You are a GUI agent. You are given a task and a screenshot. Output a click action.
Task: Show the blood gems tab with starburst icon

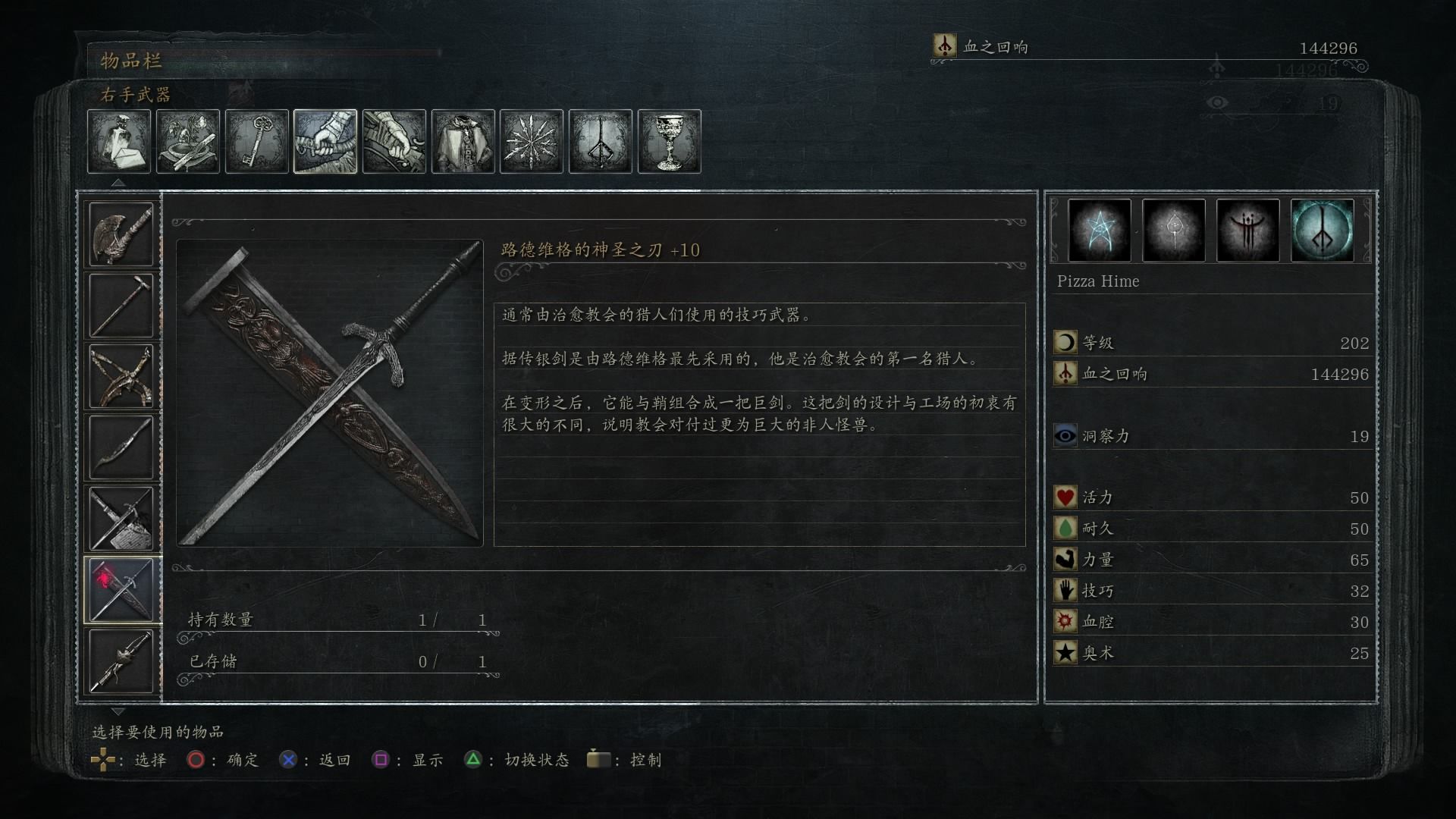(x=532, y=142)
